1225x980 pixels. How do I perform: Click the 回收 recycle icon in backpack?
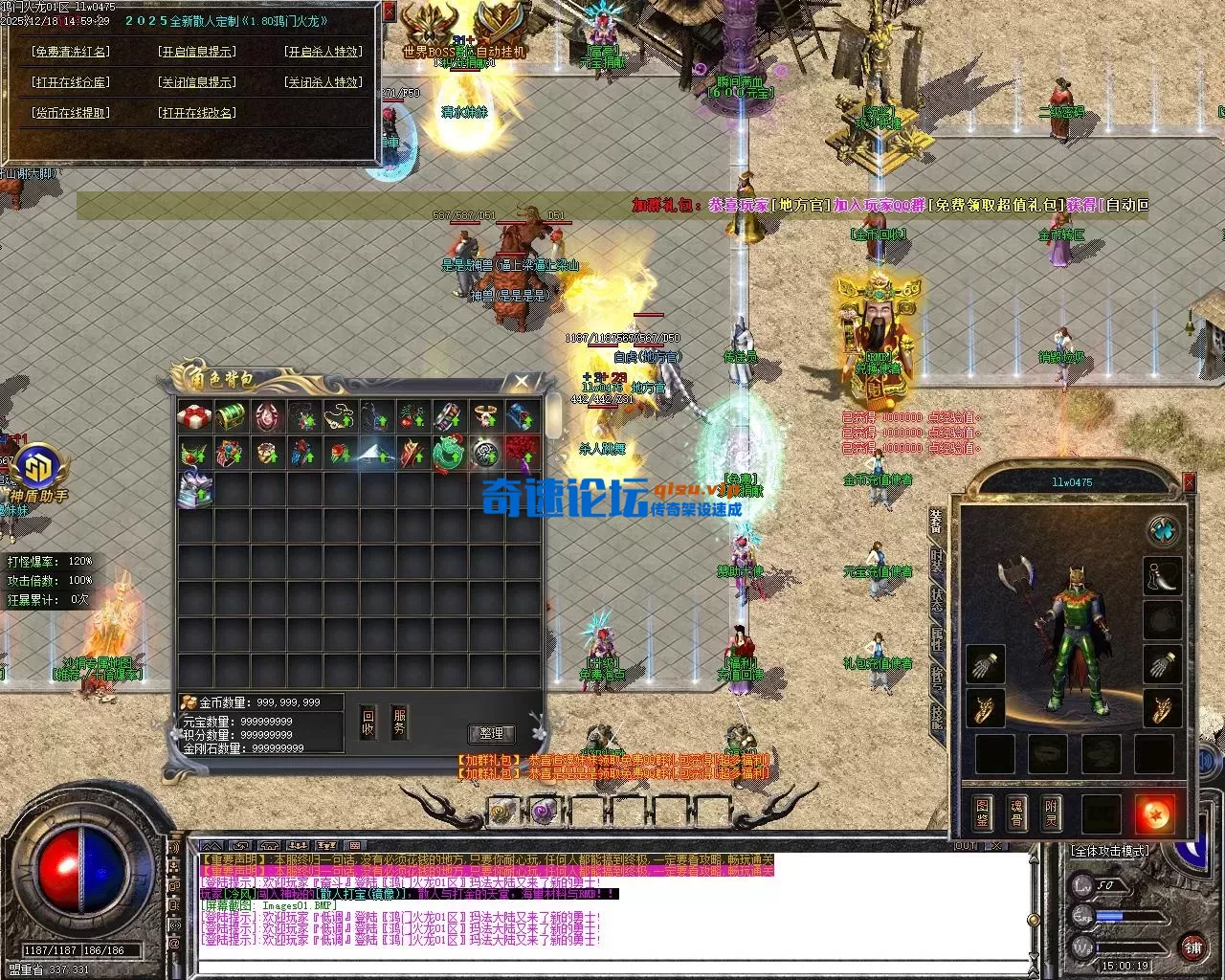(x=368, y=723)
